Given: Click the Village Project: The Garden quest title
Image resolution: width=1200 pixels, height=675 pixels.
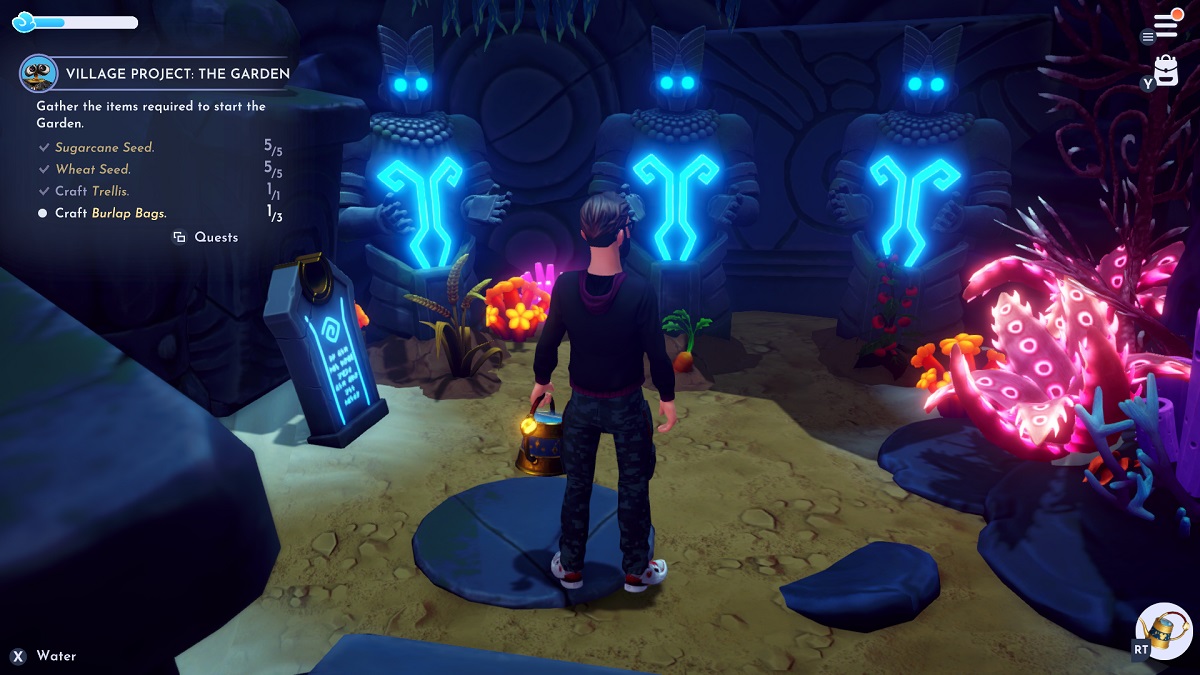Looking at the screenshot, I should pyautogui.click(x=177, y=73).
